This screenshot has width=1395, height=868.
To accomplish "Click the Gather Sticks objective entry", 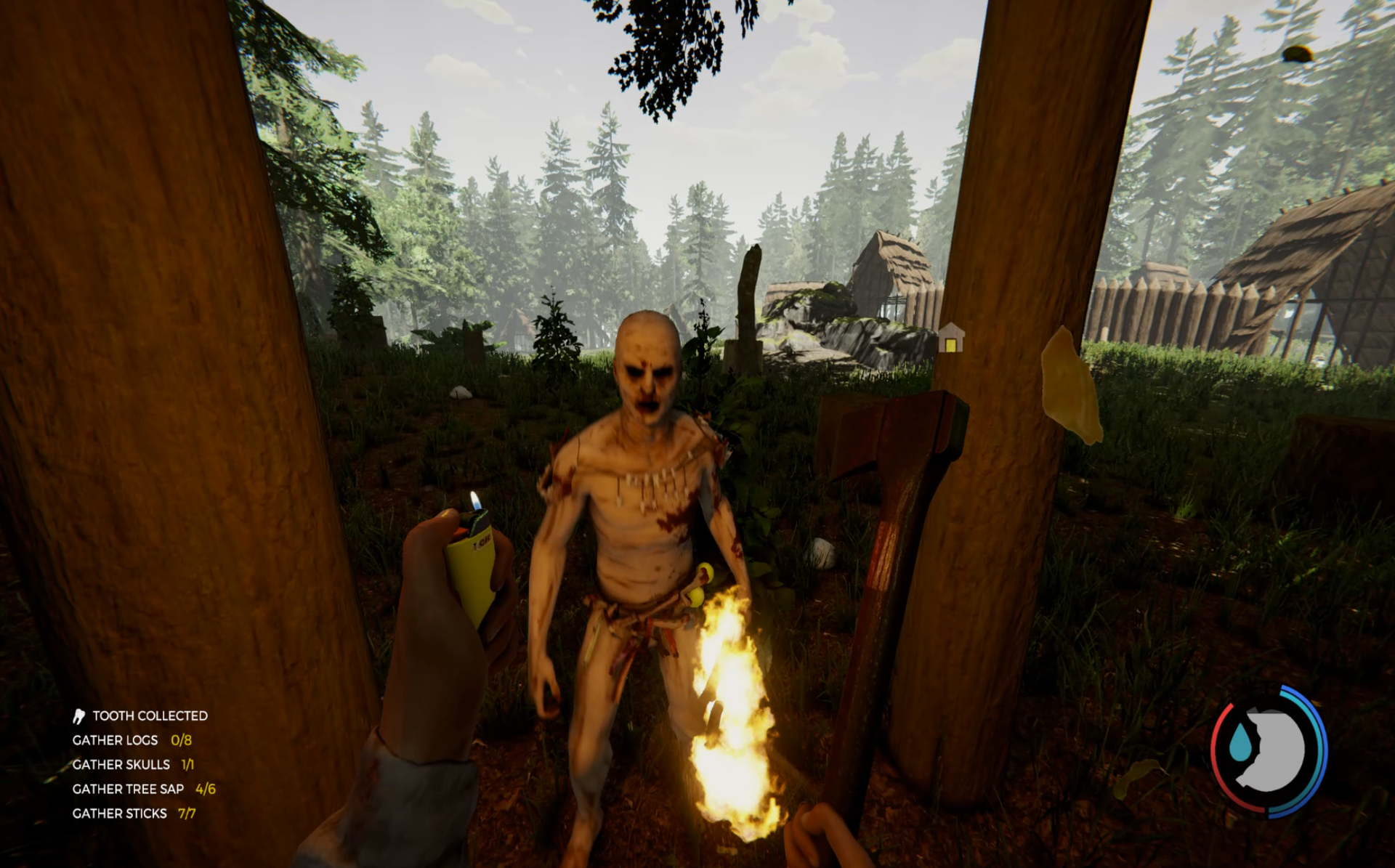I will click(x=134, y=814).
